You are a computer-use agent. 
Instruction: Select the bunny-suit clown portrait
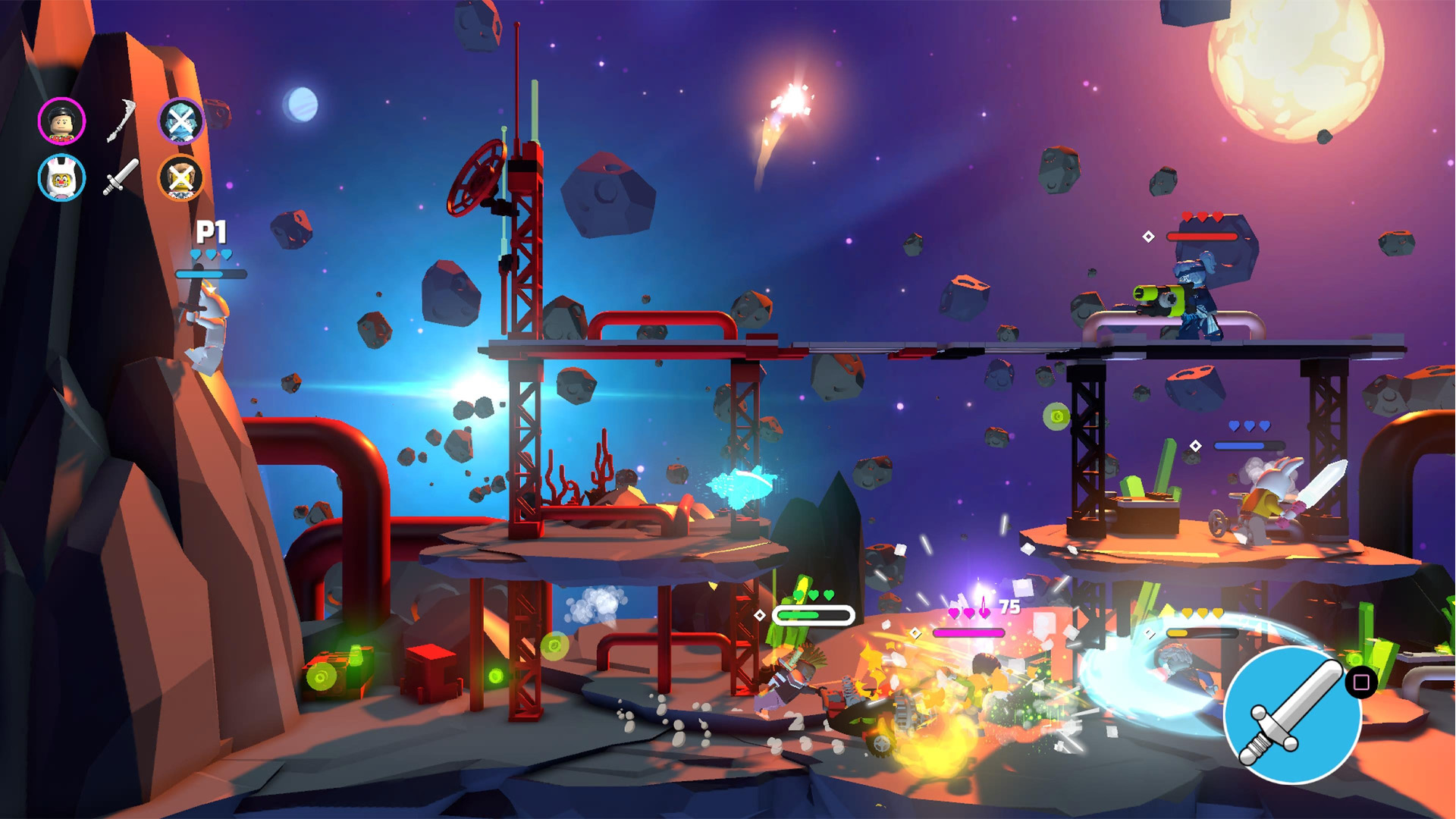[61, 178]
